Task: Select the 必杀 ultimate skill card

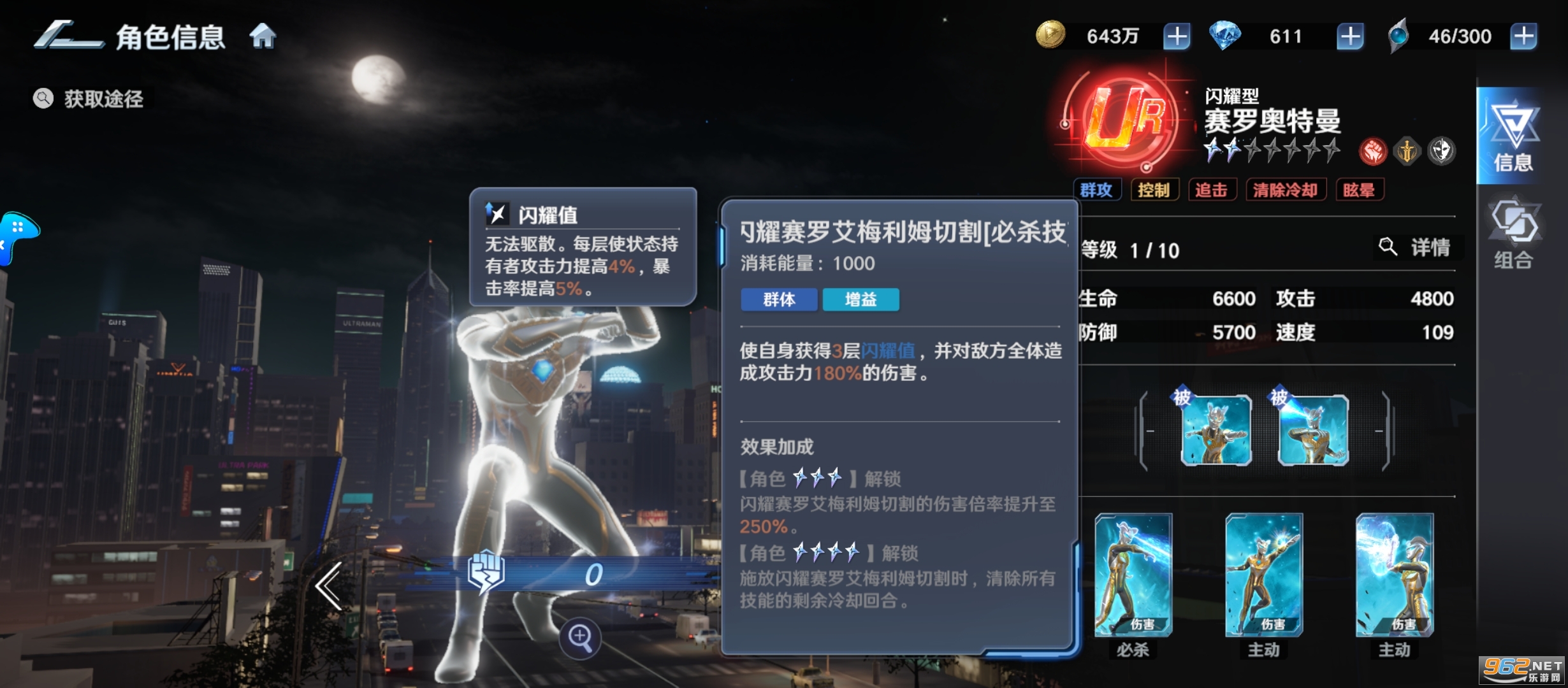Action: coord(1133,576)
